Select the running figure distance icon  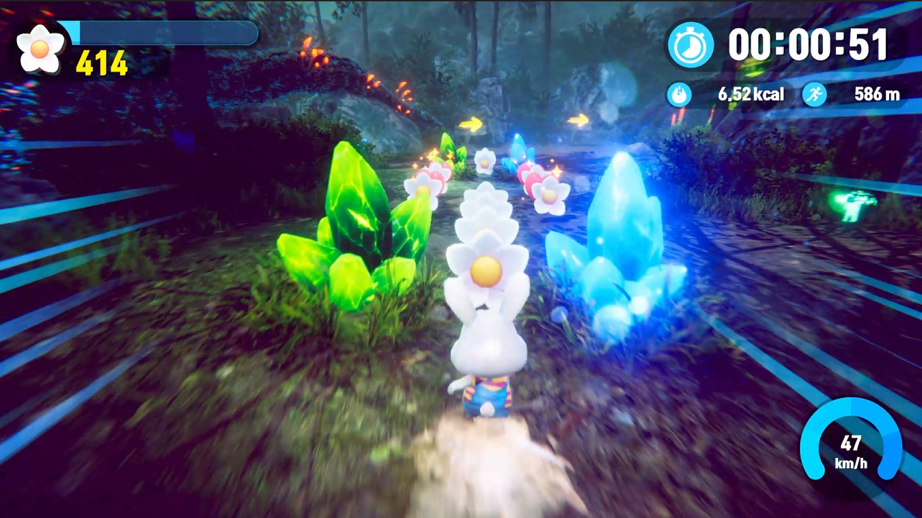(x=815, y=95)
